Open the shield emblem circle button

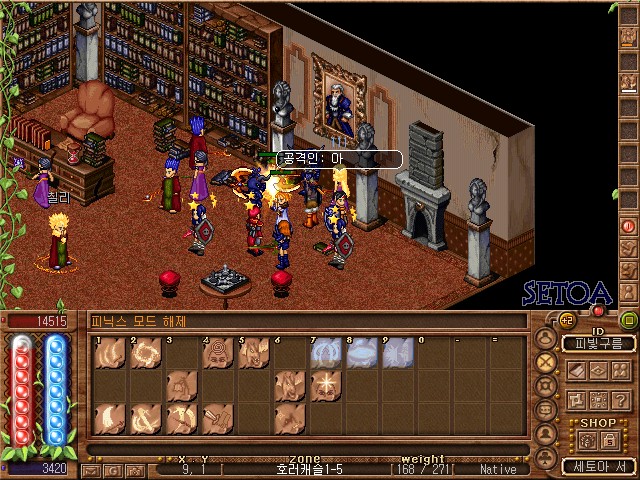coord(546,386)
